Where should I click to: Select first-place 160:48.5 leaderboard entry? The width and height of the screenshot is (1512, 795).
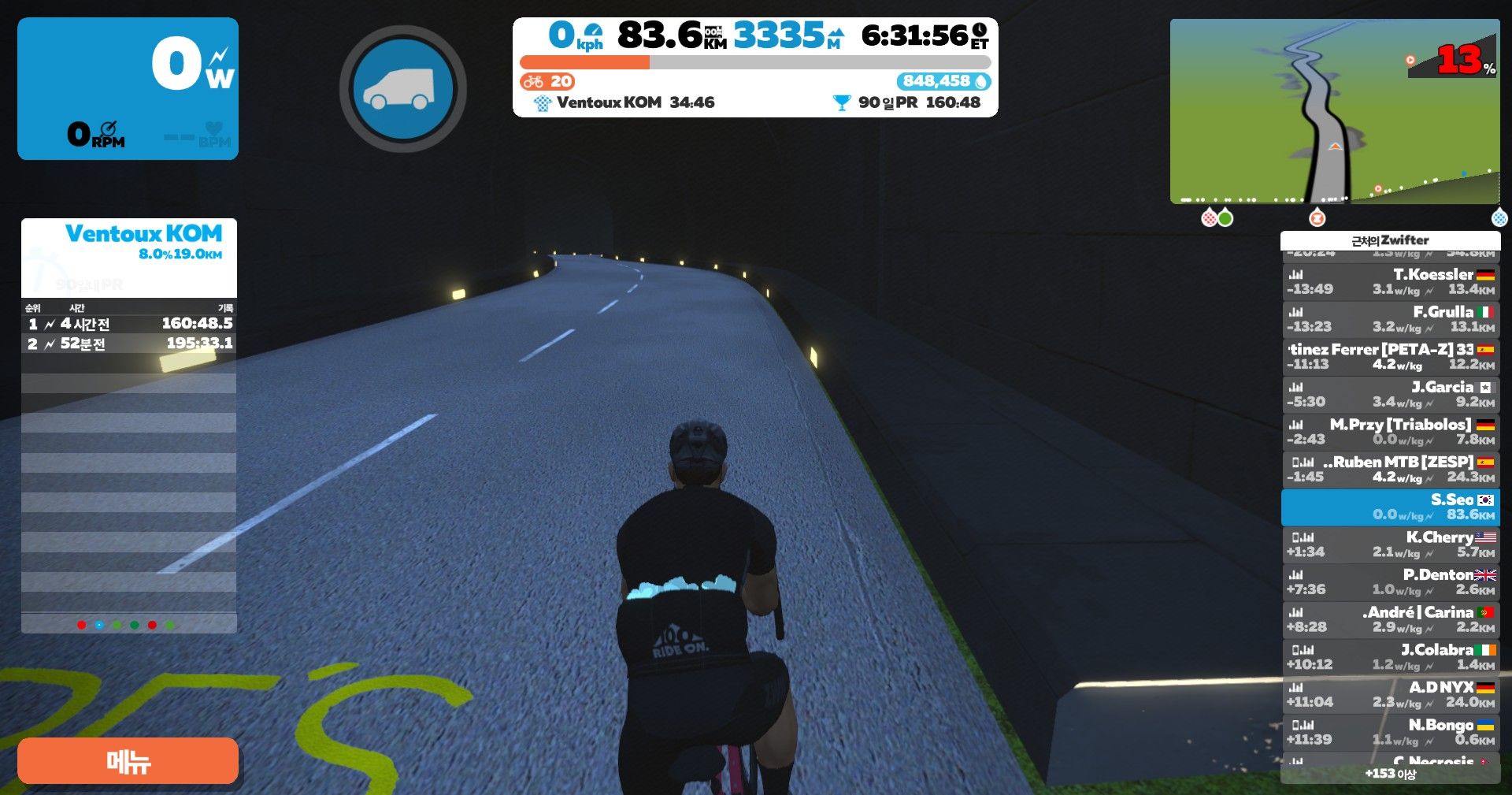click(129, 324)
